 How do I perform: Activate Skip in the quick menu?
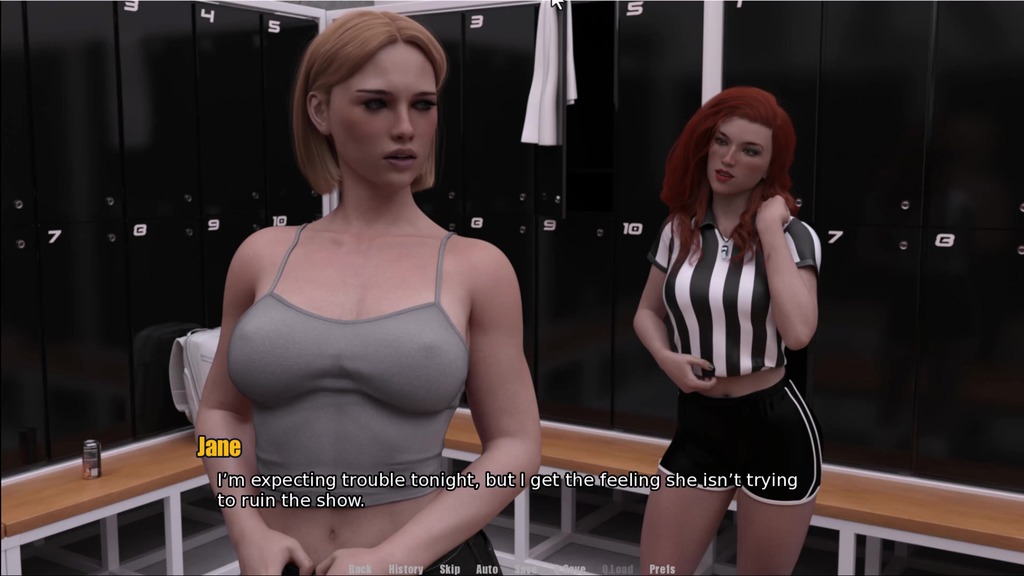tap(450, 569)
